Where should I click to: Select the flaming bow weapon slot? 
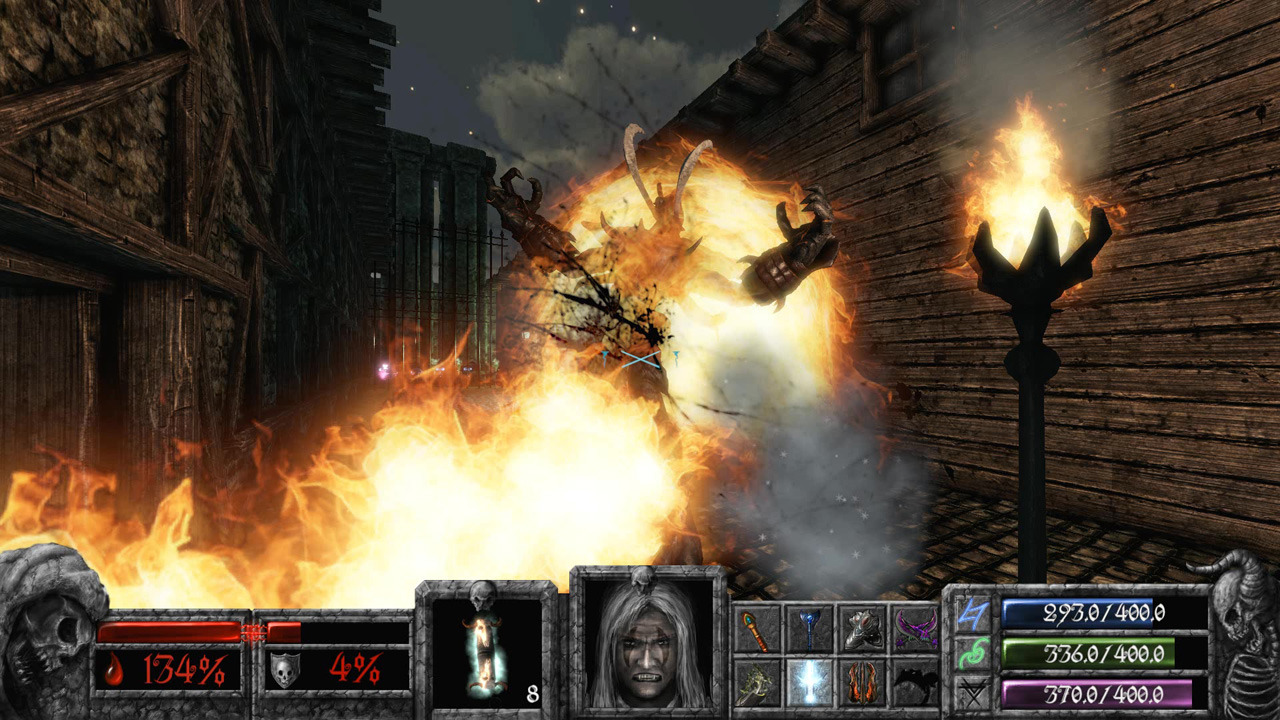863,684
